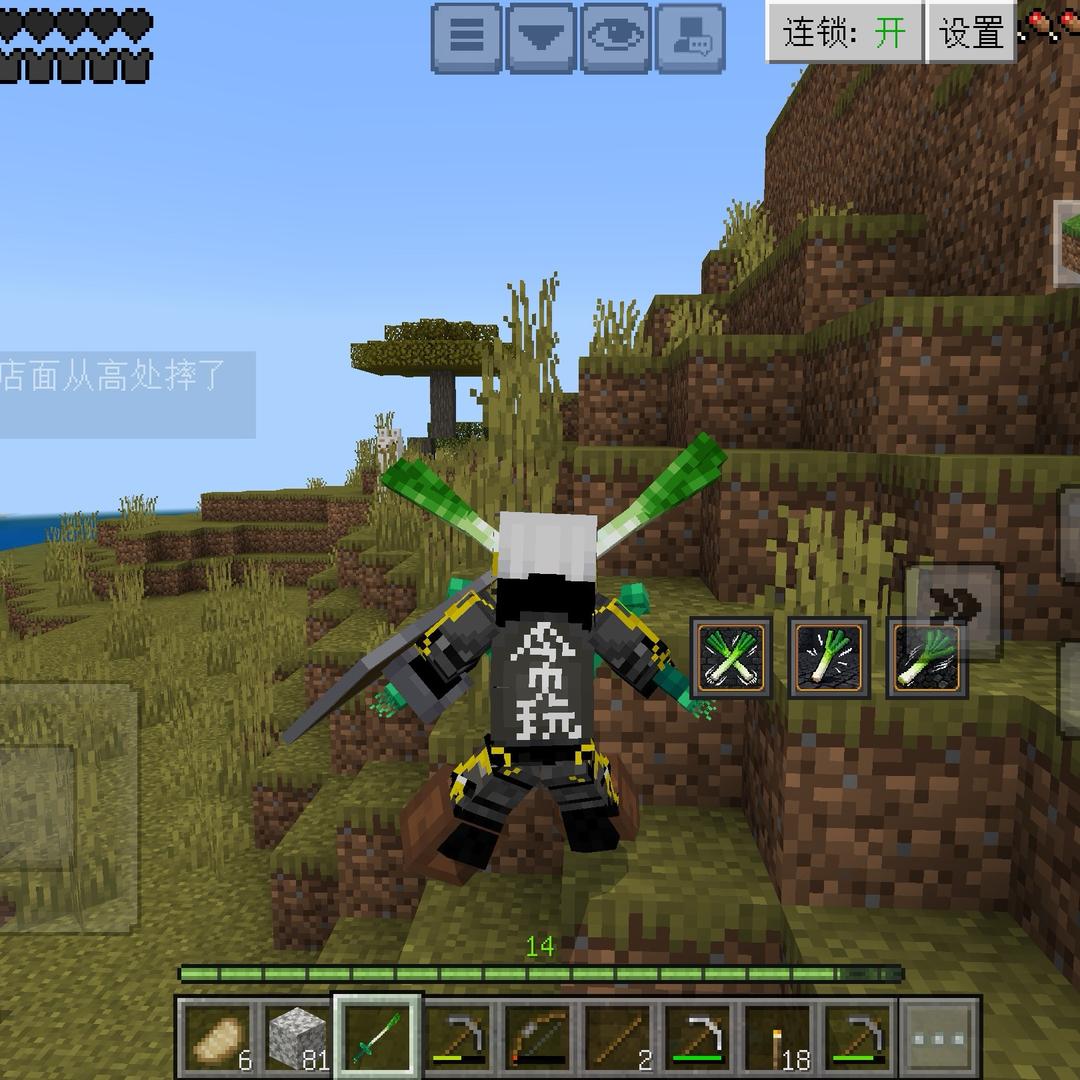Viewport: 1080px width, 1080px height.
Task: Toggle the eye visibility button
Action: coord(615,37)
